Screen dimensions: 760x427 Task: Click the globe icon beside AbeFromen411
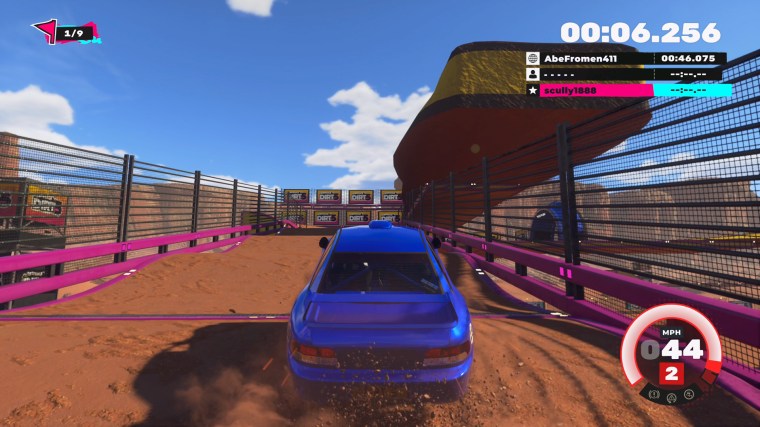[534, 59]
